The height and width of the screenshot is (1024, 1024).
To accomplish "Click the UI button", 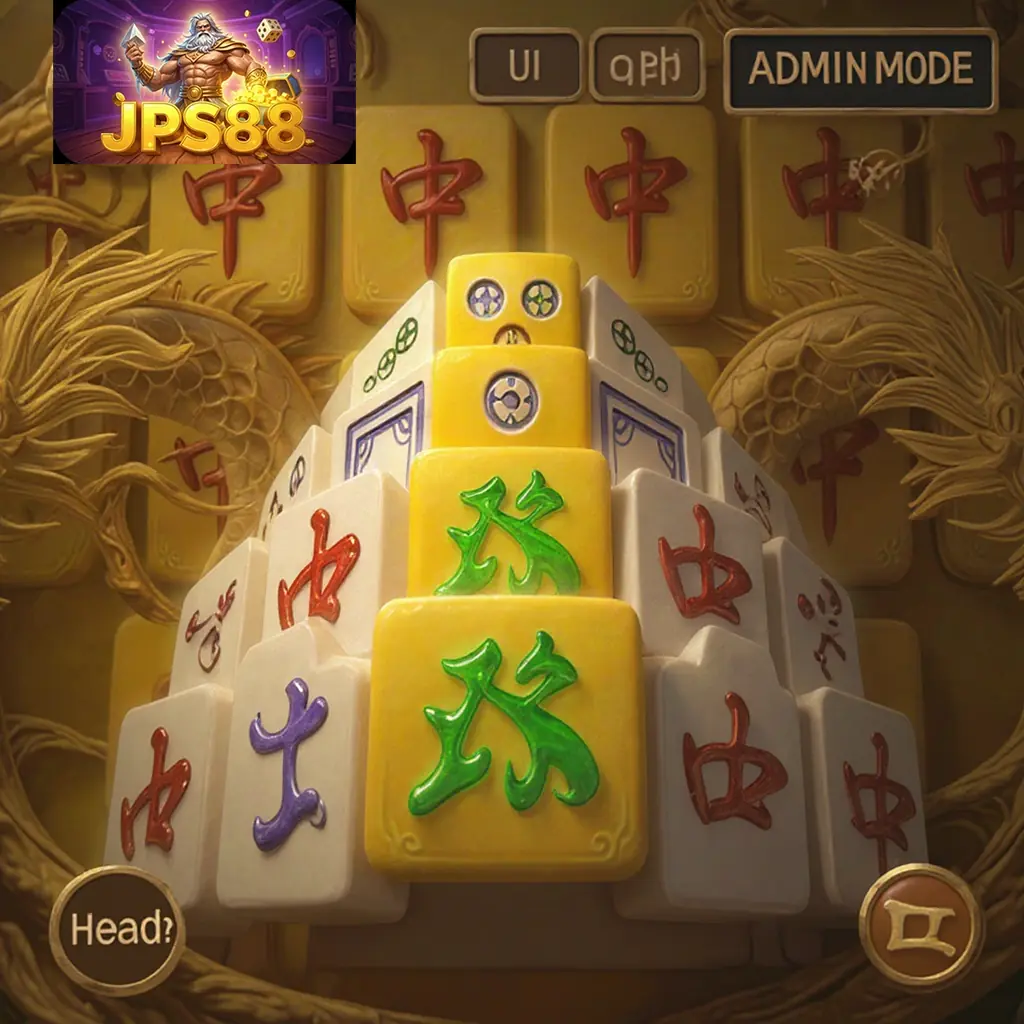I will 525,66.
